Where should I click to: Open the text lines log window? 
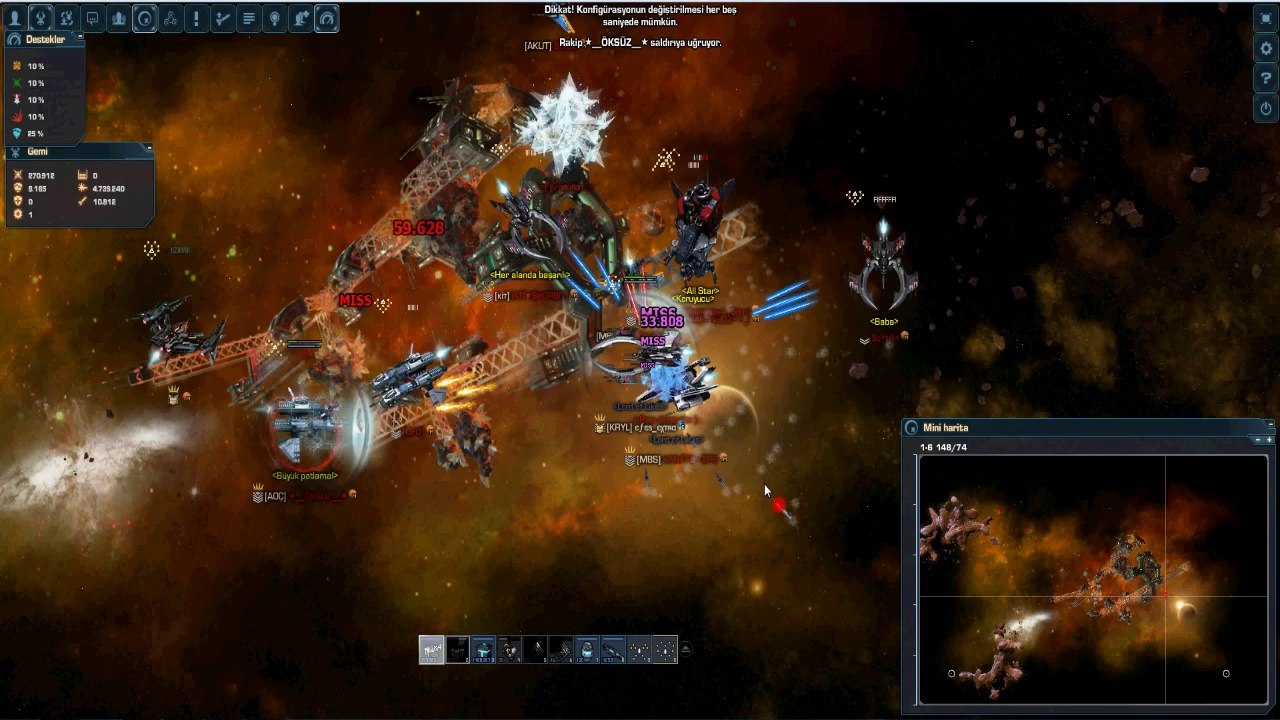[249, 18]
